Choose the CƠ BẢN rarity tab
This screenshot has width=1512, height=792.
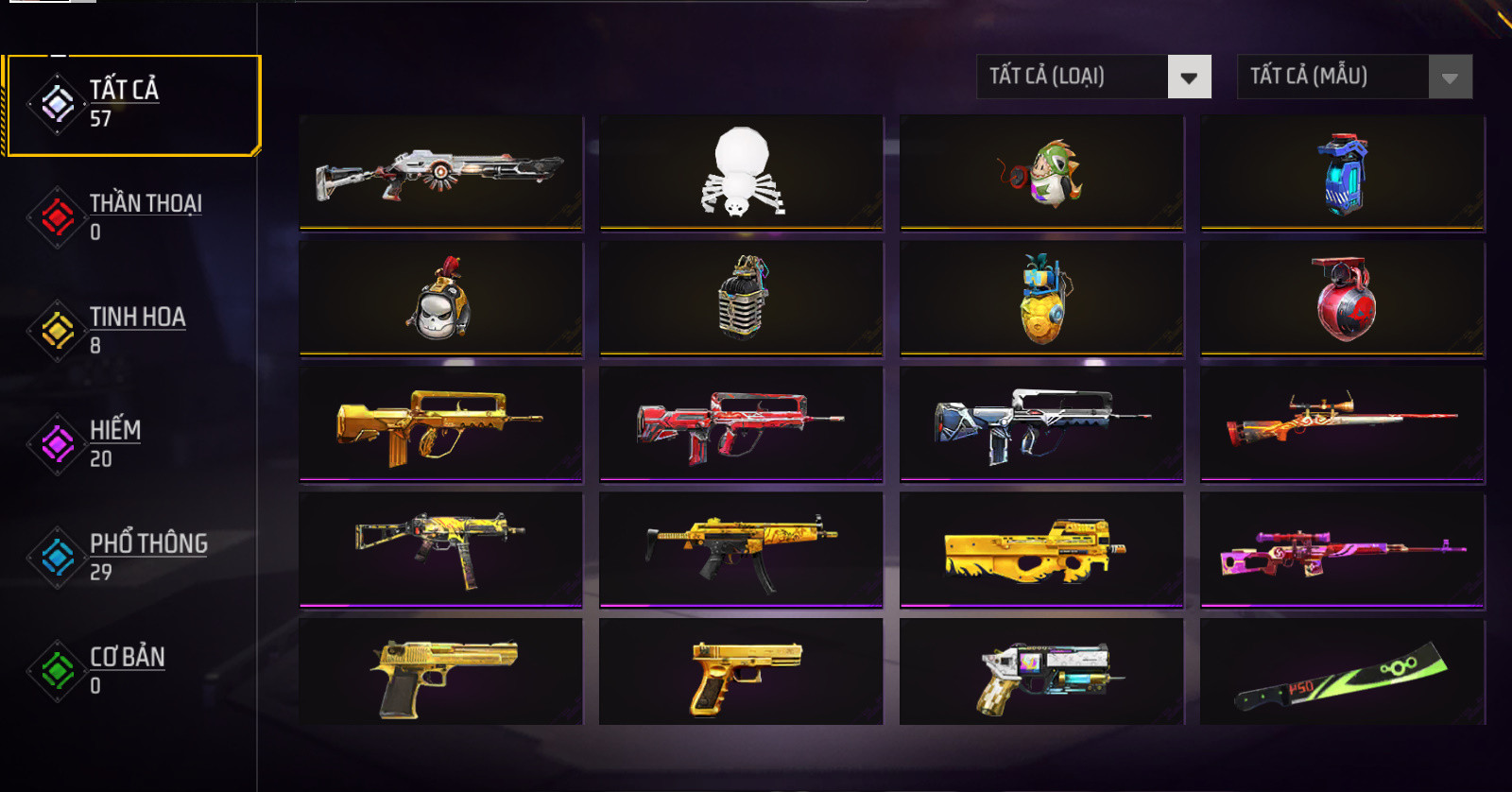click(132, 670)
